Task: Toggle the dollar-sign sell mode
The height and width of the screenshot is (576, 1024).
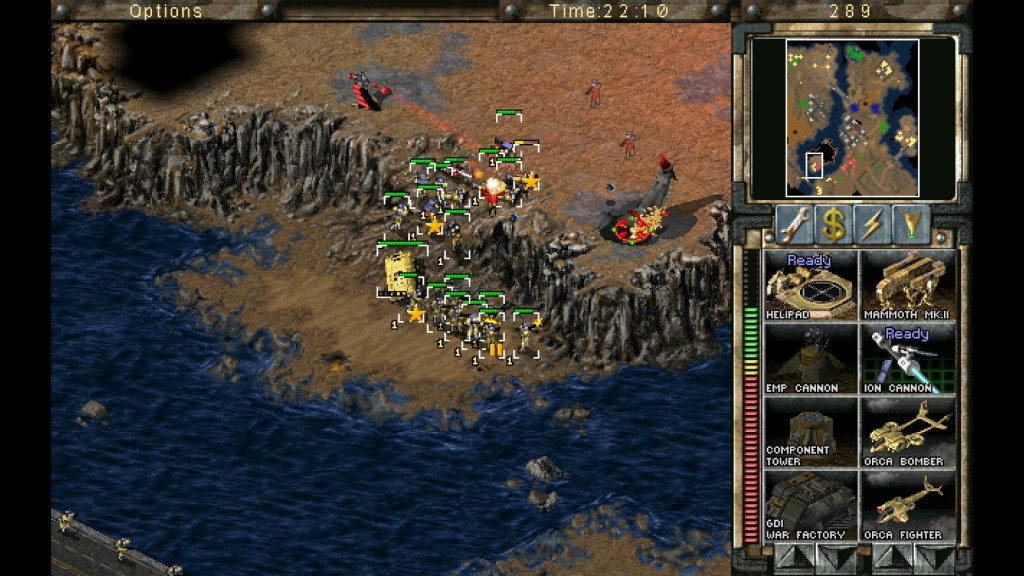Action: (832, 225)
